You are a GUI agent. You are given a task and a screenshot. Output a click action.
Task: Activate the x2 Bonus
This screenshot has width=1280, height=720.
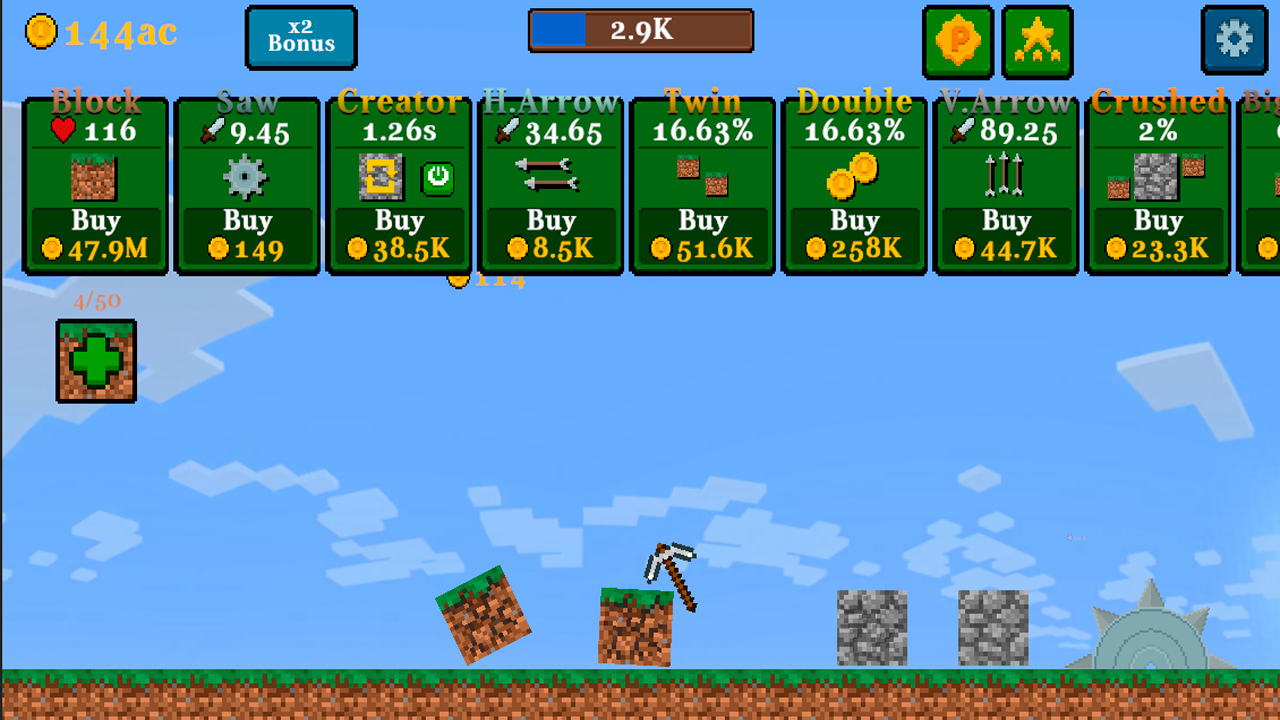(x=301, y=37)
